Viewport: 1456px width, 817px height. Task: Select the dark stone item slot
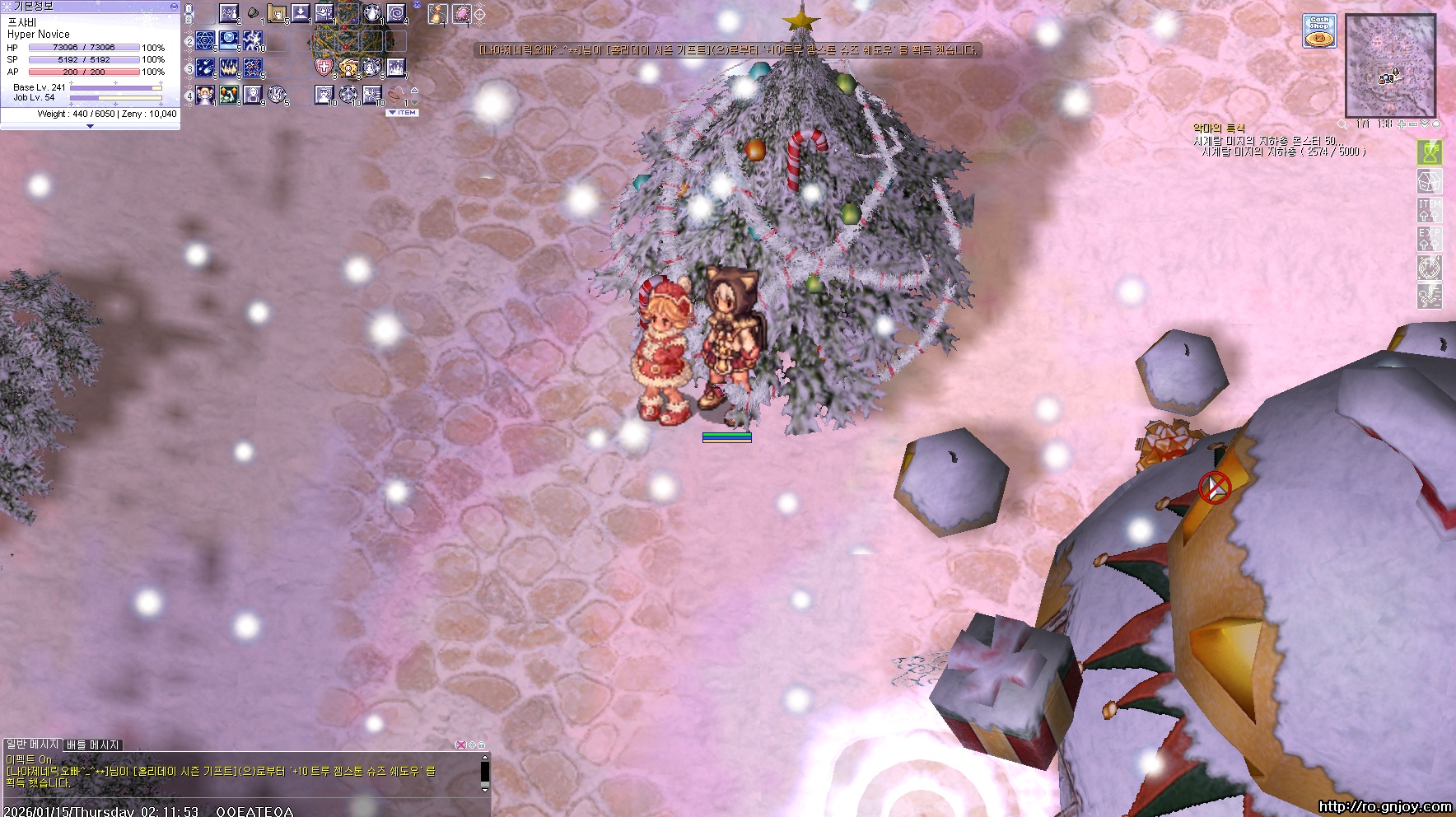pyautogui.click(x=253, y=14)
